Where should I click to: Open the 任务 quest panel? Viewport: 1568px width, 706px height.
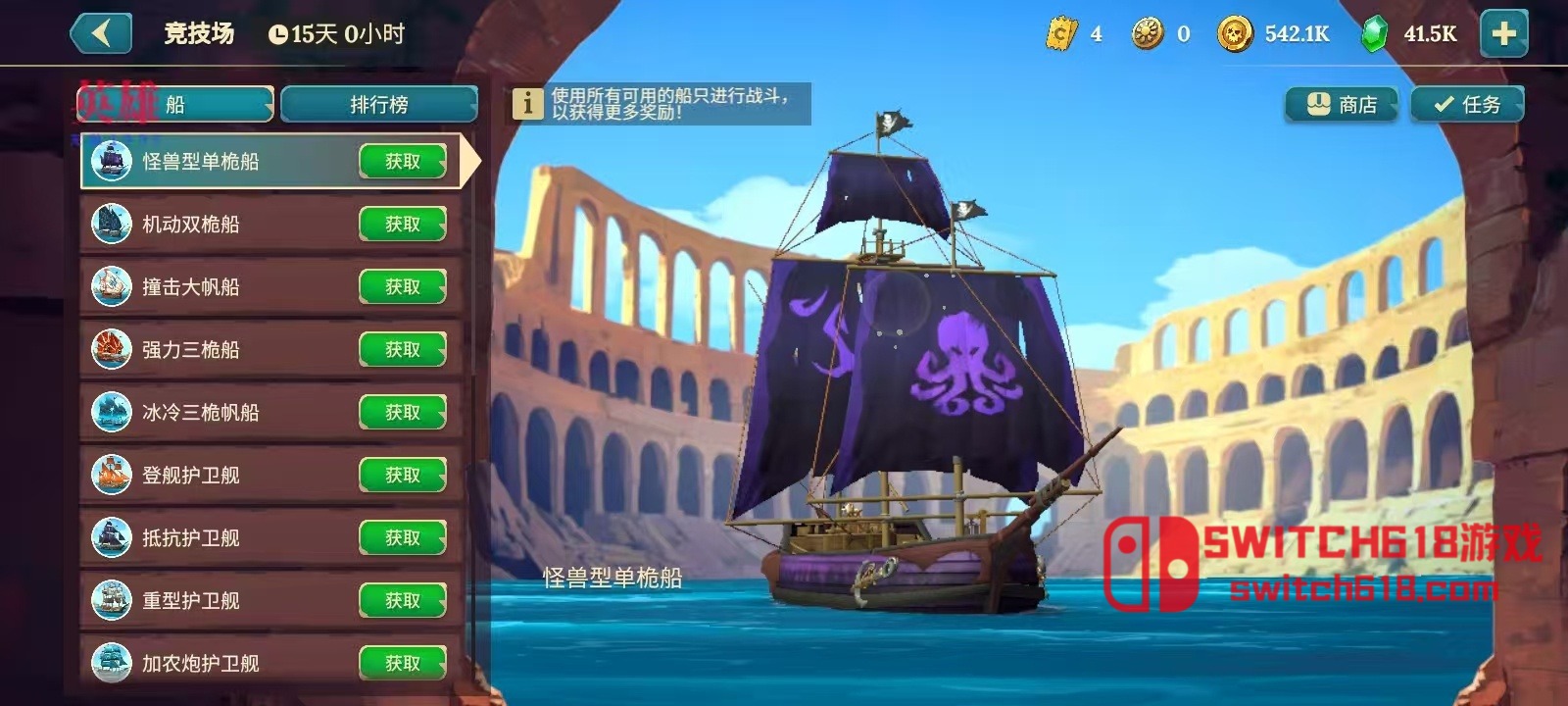1467,105
